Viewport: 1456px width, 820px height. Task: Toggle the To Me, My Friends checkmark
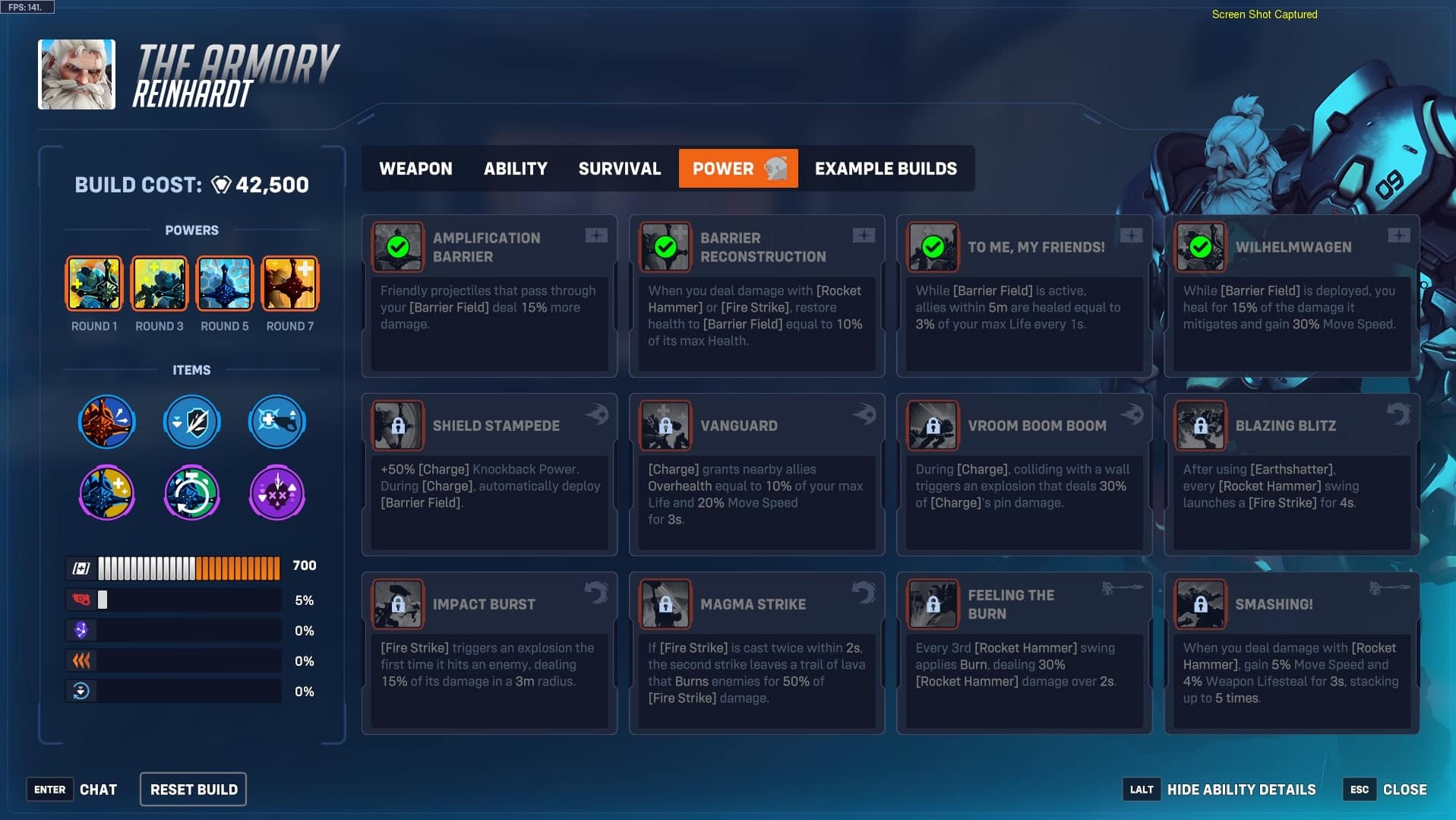933,246
